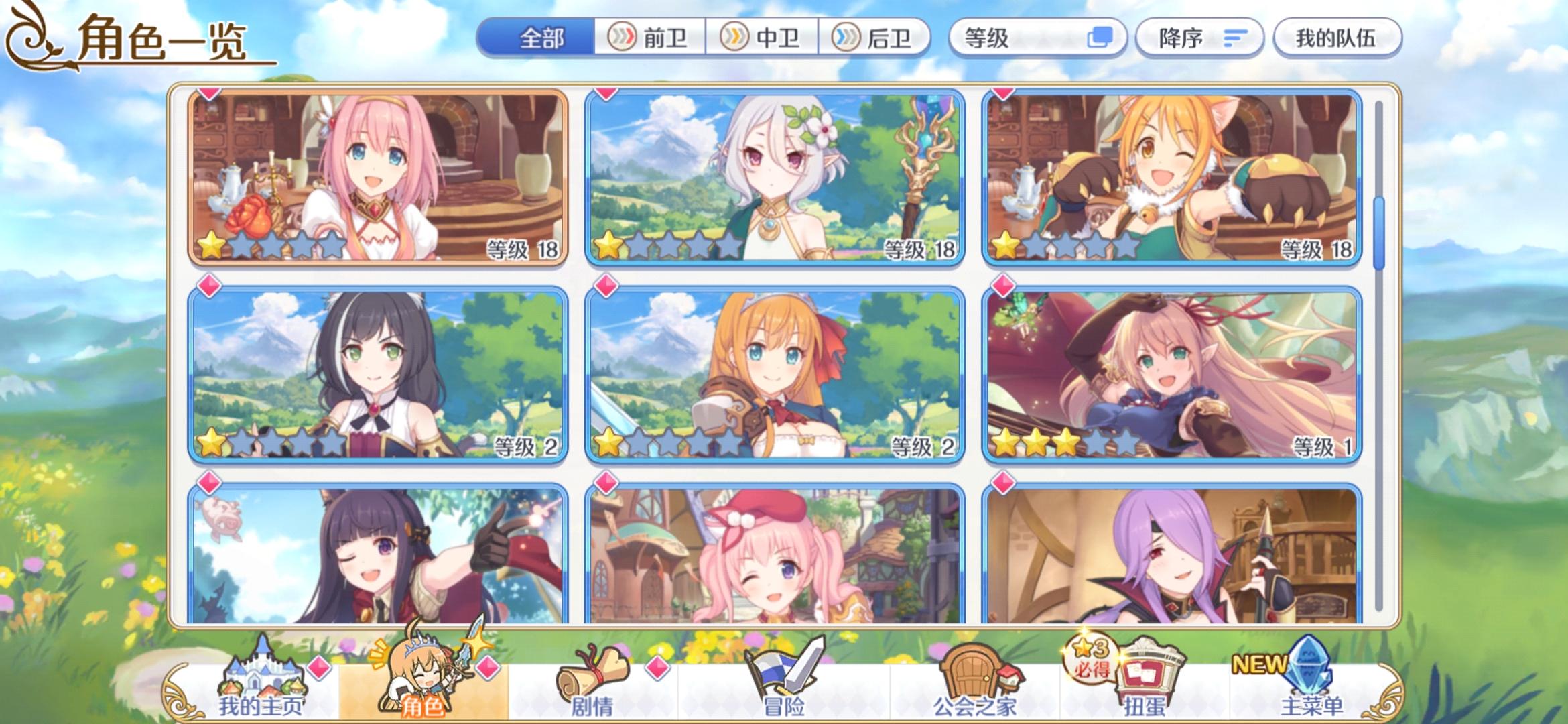Switch filter to 后卫 rear guard
This screenshot has width=1568, height=724.
pos(878,38)
